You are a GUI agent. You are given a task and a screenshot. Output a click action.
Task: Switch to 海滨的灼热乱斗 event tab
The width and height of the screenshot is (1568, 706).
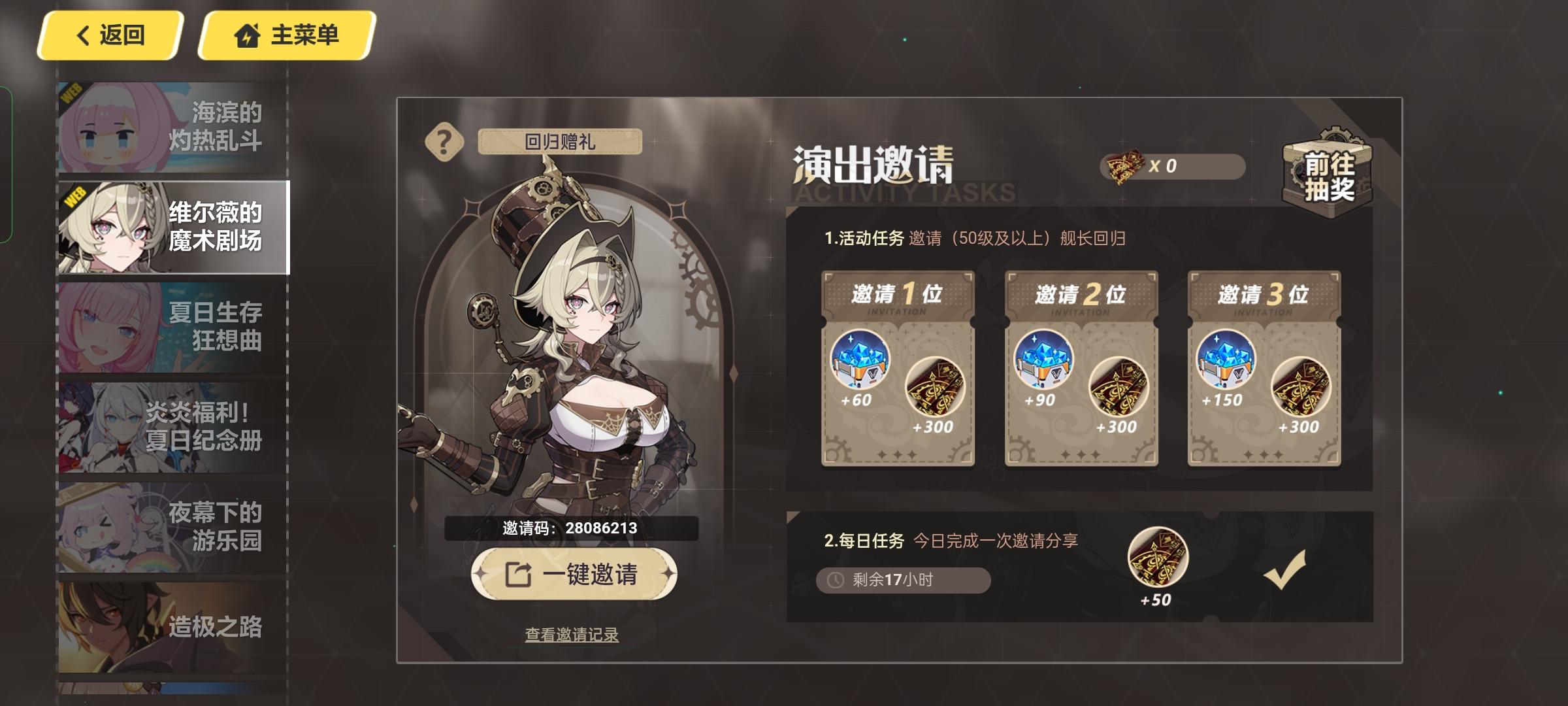(170, 124)
